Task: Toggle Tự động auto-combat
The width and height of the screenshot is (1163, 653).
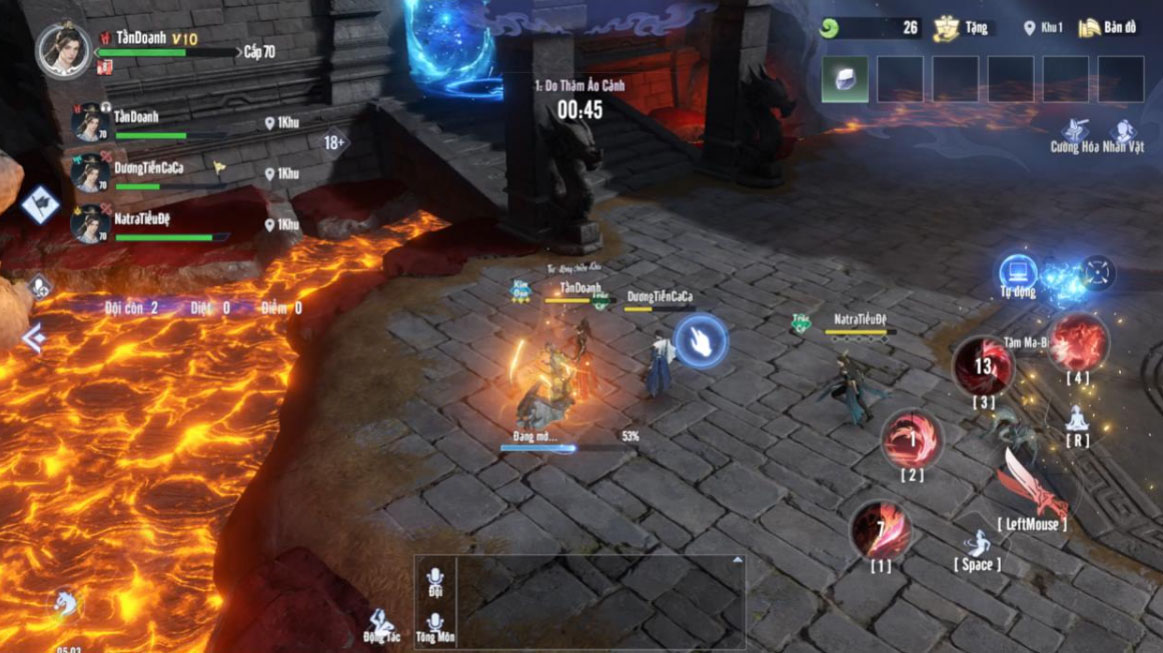Action: tap(1018, 273)
